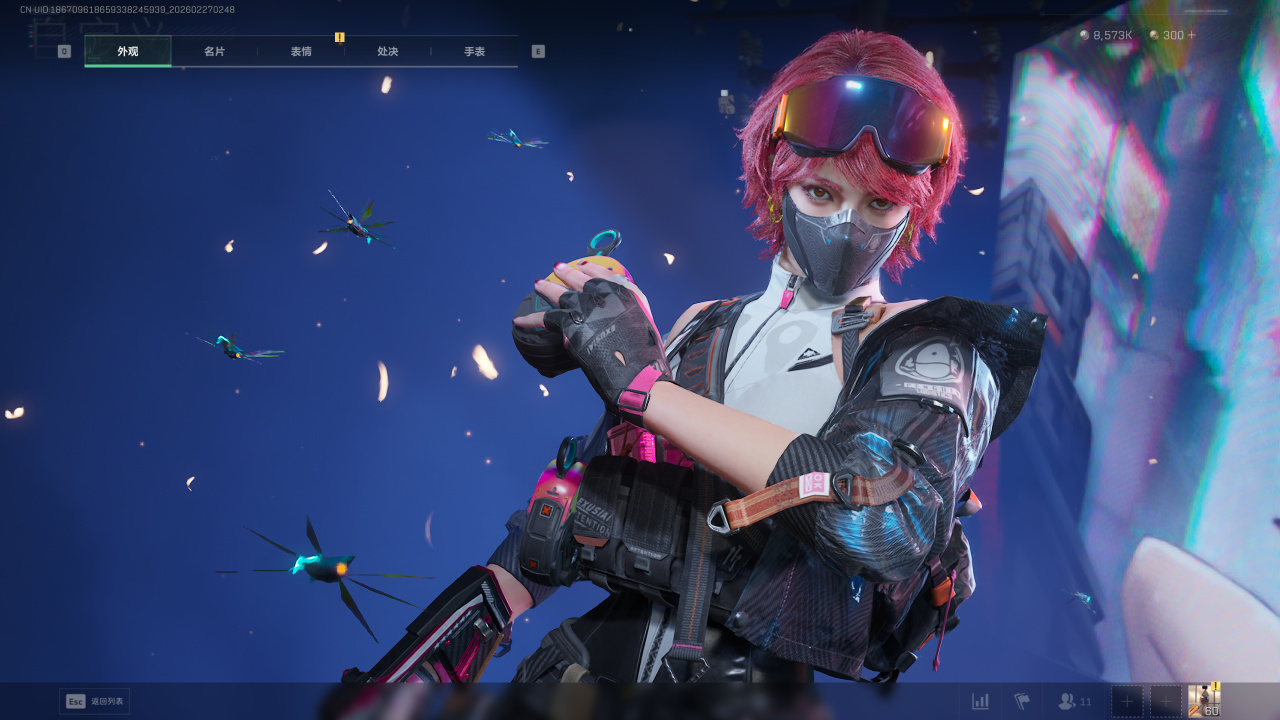Open the friends list showing 11
The image size is (1280, 720).
(x=1074, y=701)
